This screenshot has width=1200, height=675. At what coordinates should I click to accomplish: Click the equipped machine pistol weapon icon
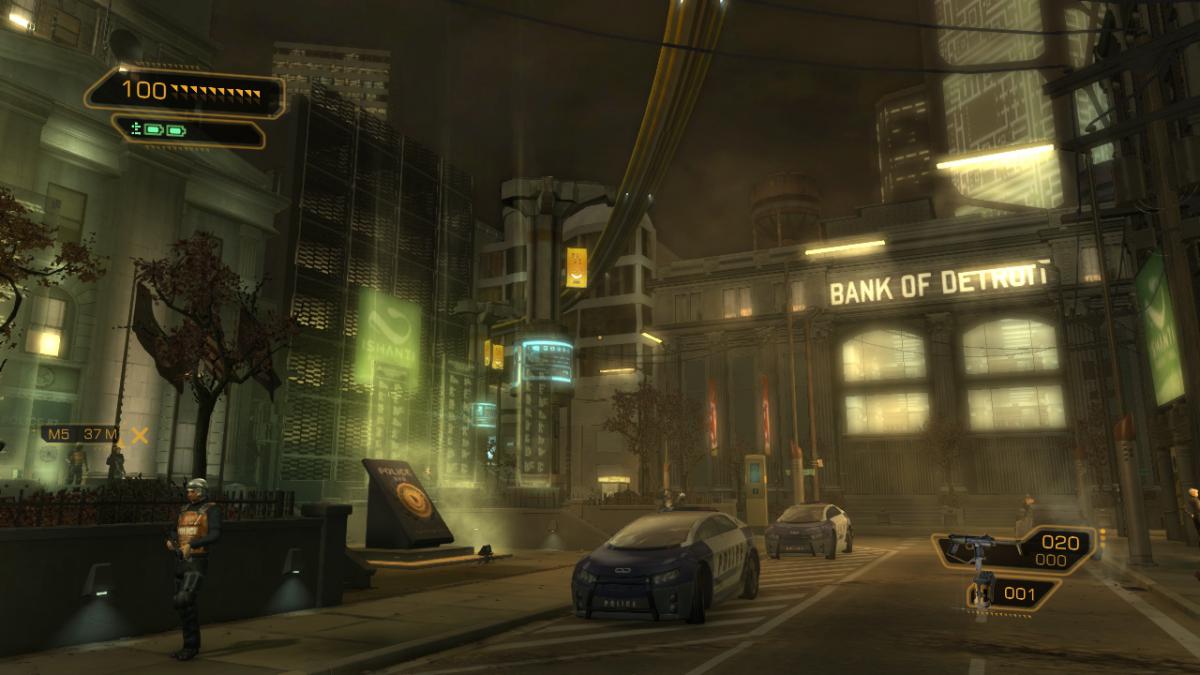click(971, 548)
